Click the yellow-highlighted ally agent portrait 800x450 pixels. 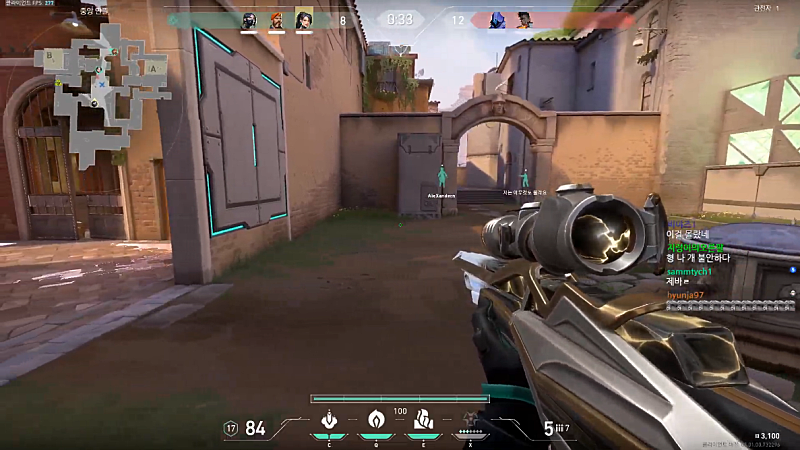click(x=304, y=19)
